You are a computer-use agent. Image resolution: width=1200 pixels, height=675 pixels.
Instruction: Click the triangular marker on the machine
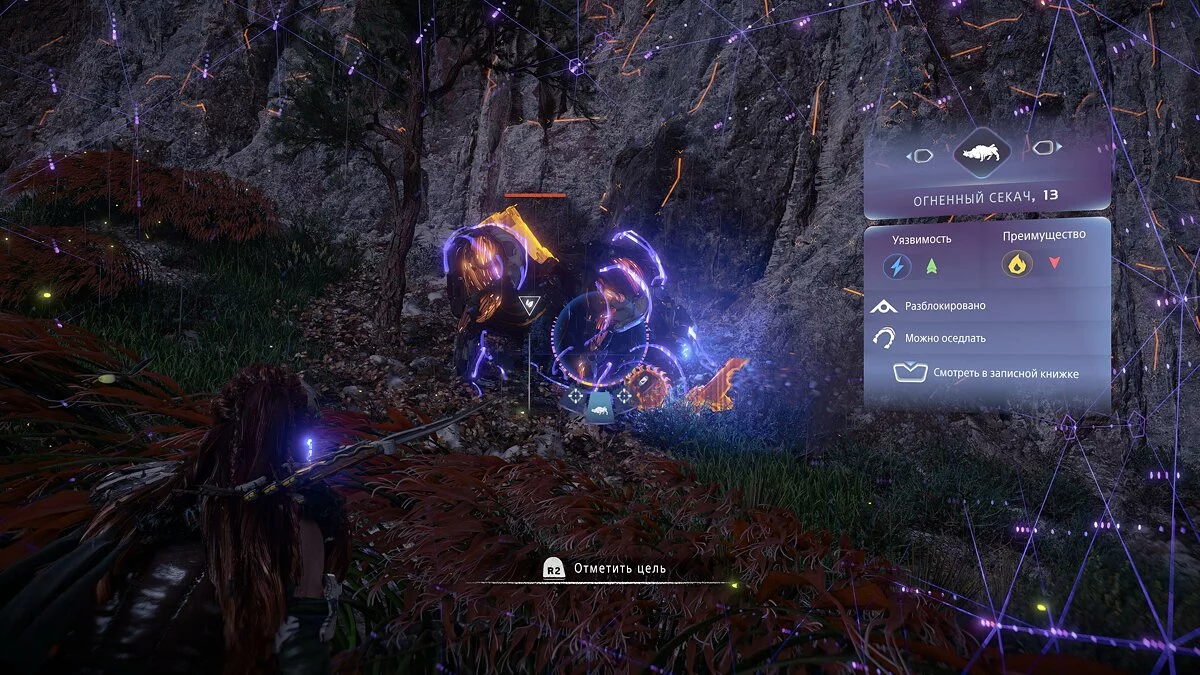click(528, 304)
